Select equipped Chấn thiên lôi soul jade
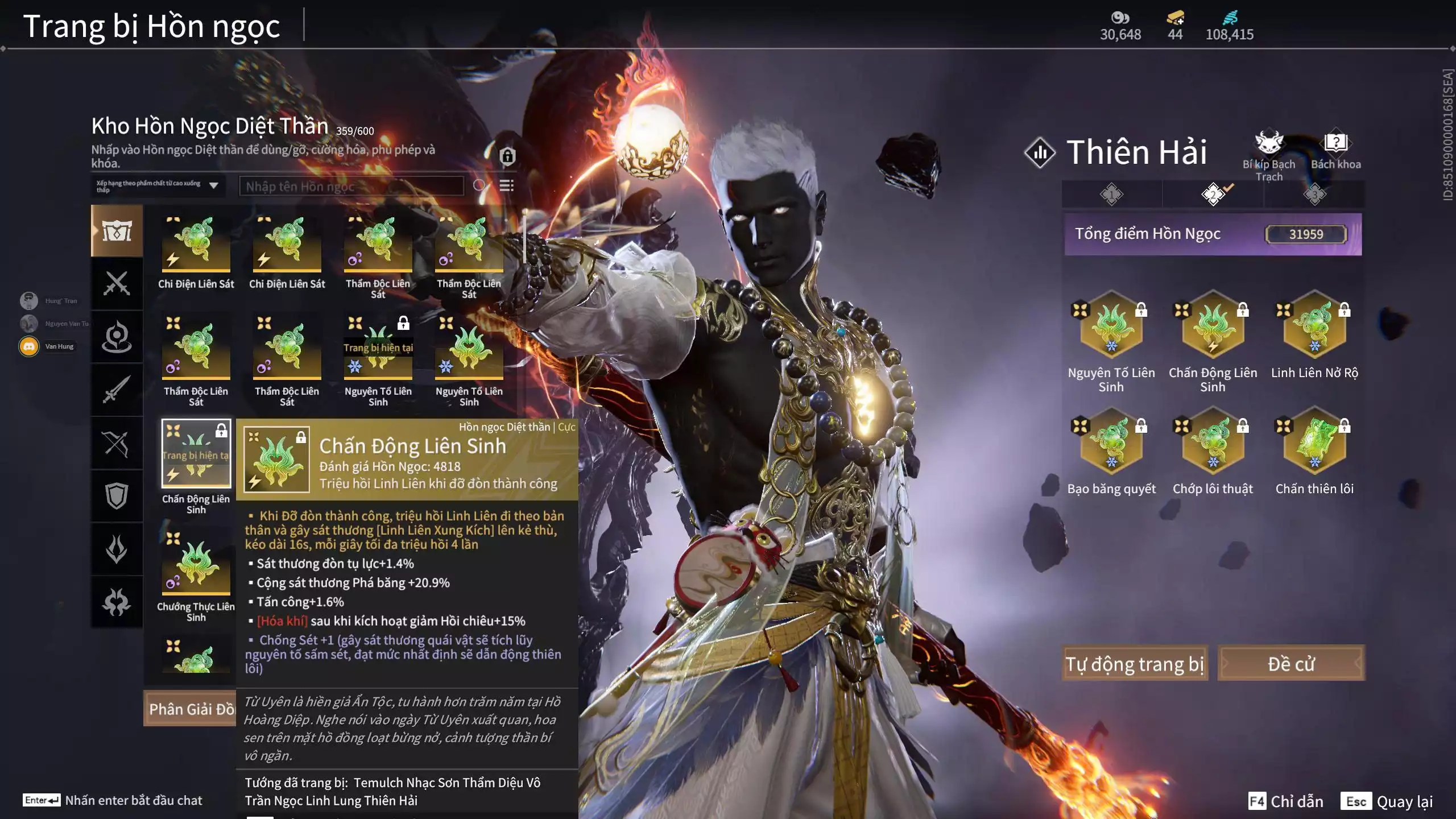1456x819 pixels. (x=1314, y=443)
